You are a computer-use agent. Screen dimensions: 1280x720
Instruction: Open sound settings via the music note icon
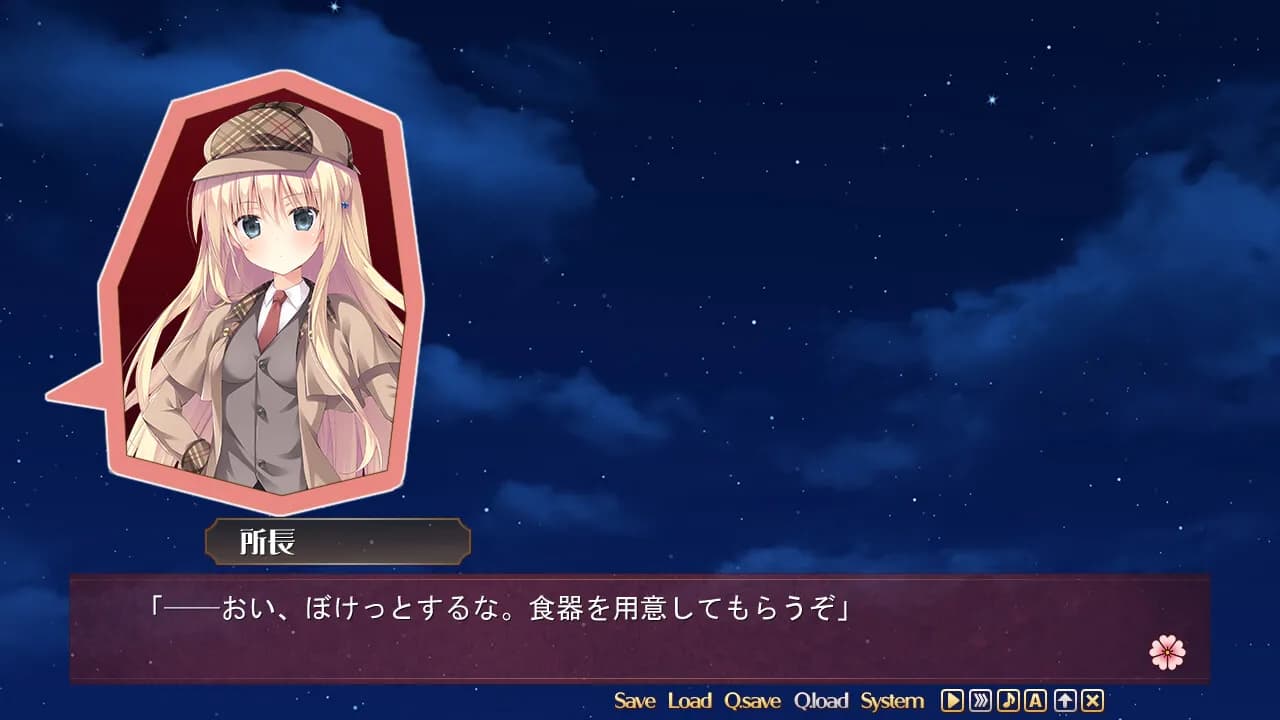1009,701
